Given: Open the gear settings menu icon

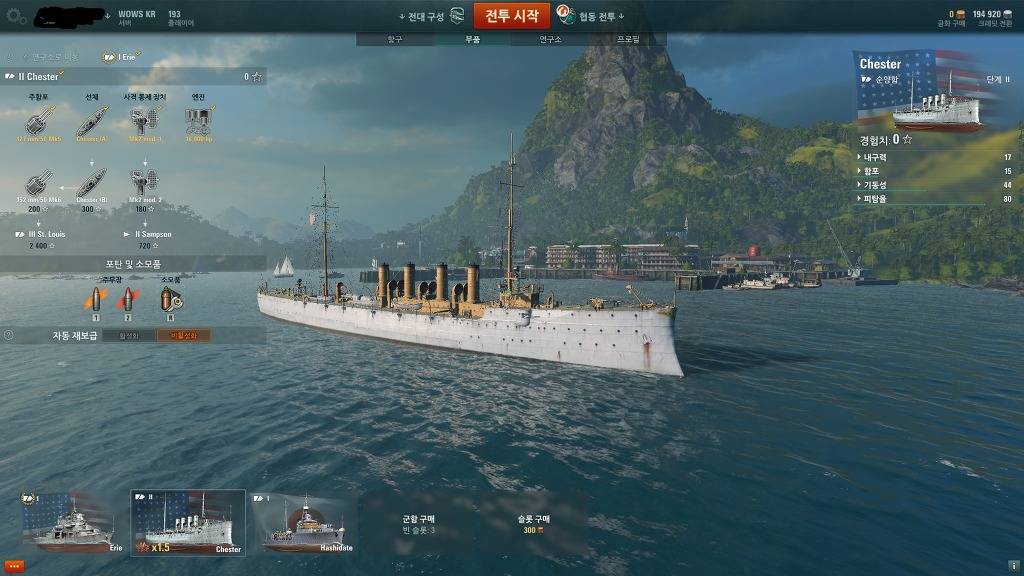Looking at the screenshot, I should tap(16, 16).
